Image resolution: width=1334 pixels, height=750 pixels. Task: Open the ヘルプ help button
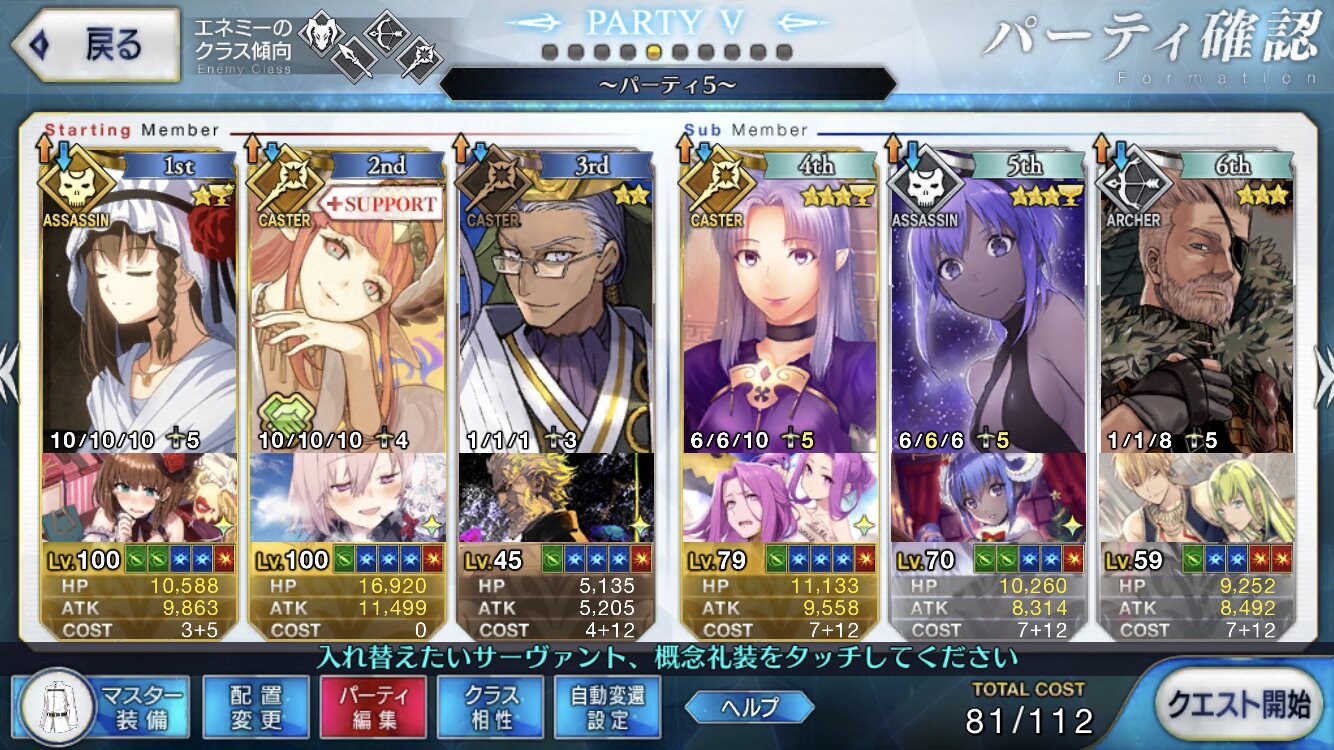click(749, 707)
